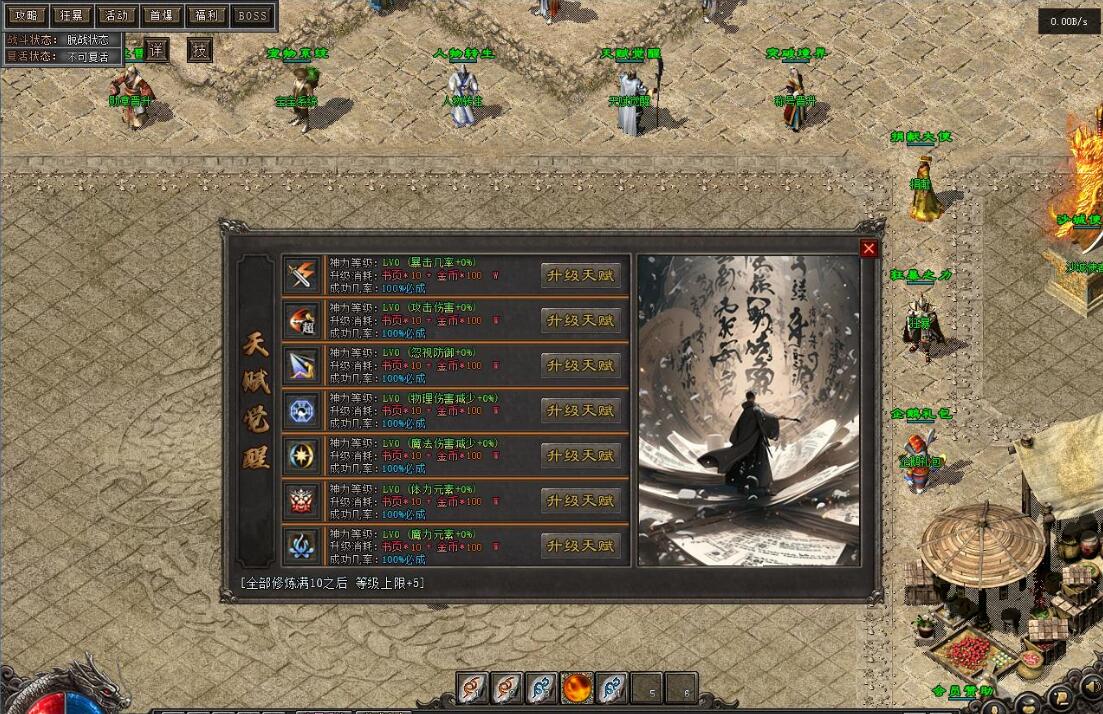Use the fireball orb hotbar slot

coord(578,688)
